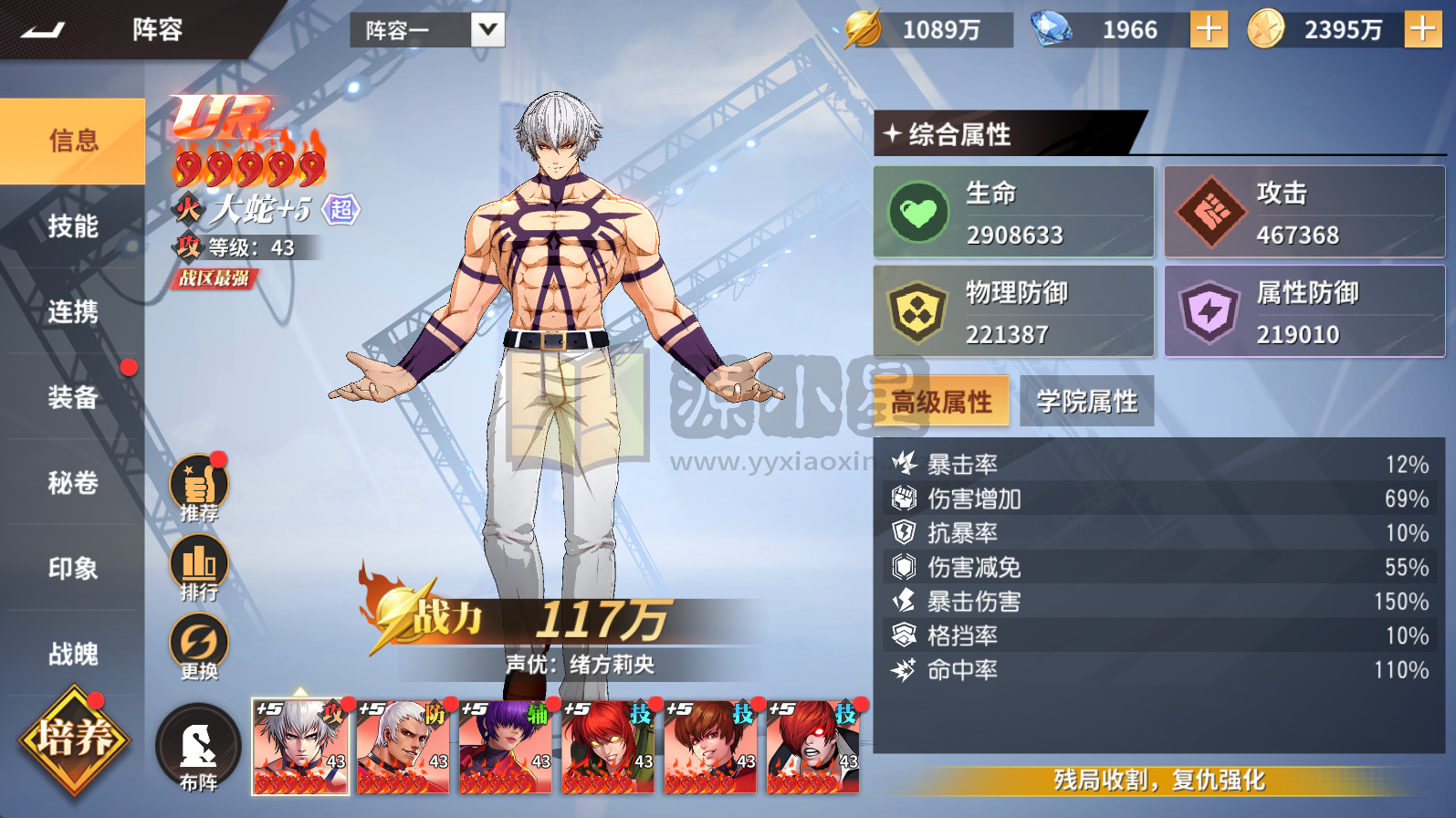Click the flame 战力 power emblem
The image size is (1456, 818).
point(394,610)
